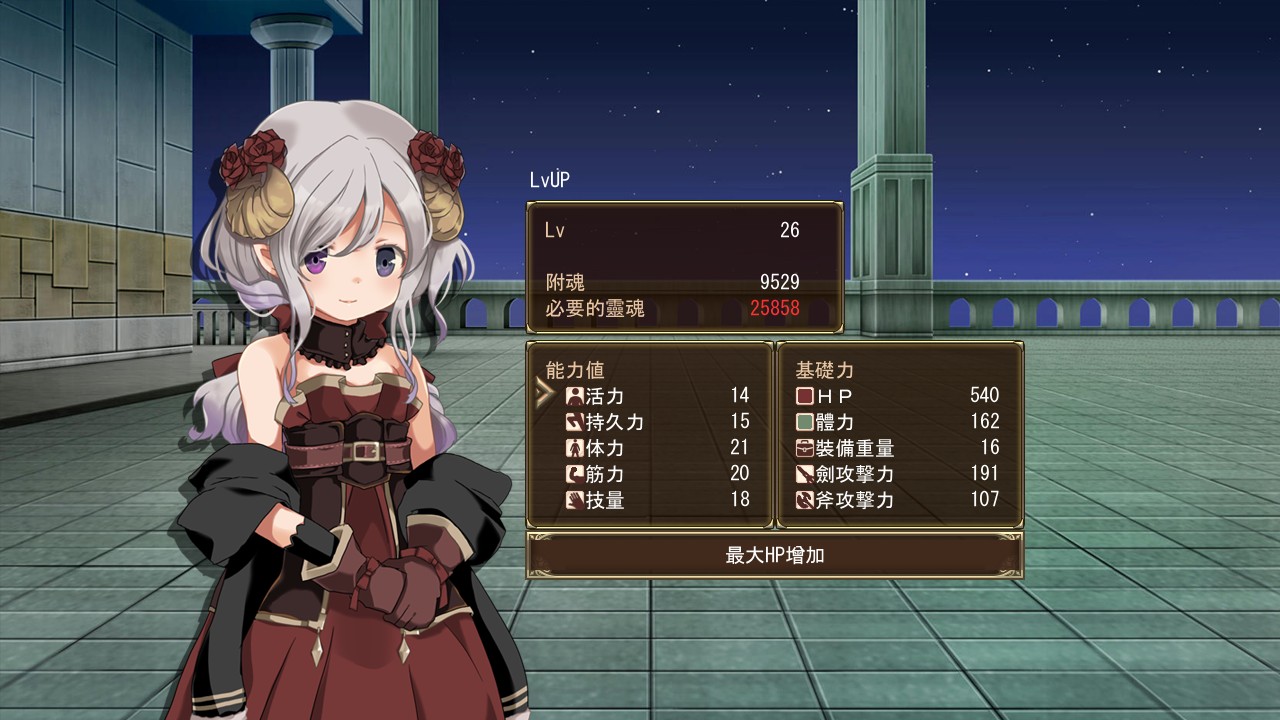Select the 技量 stat entry
Screen dimensions: 1280x720
pos(655,500)
